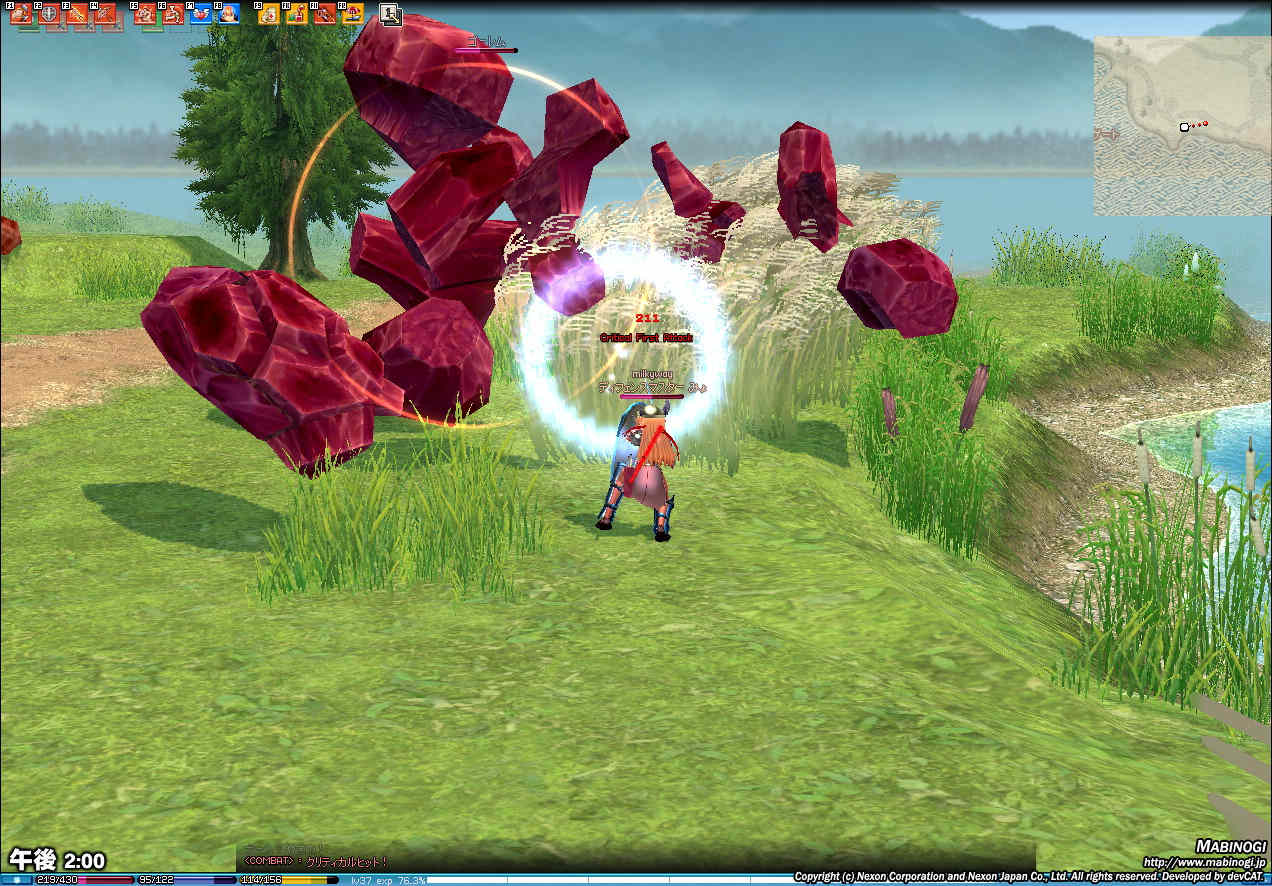1272x886 pixels.
Task: Trigger the F3 skill icon
Action: (77, 14)
